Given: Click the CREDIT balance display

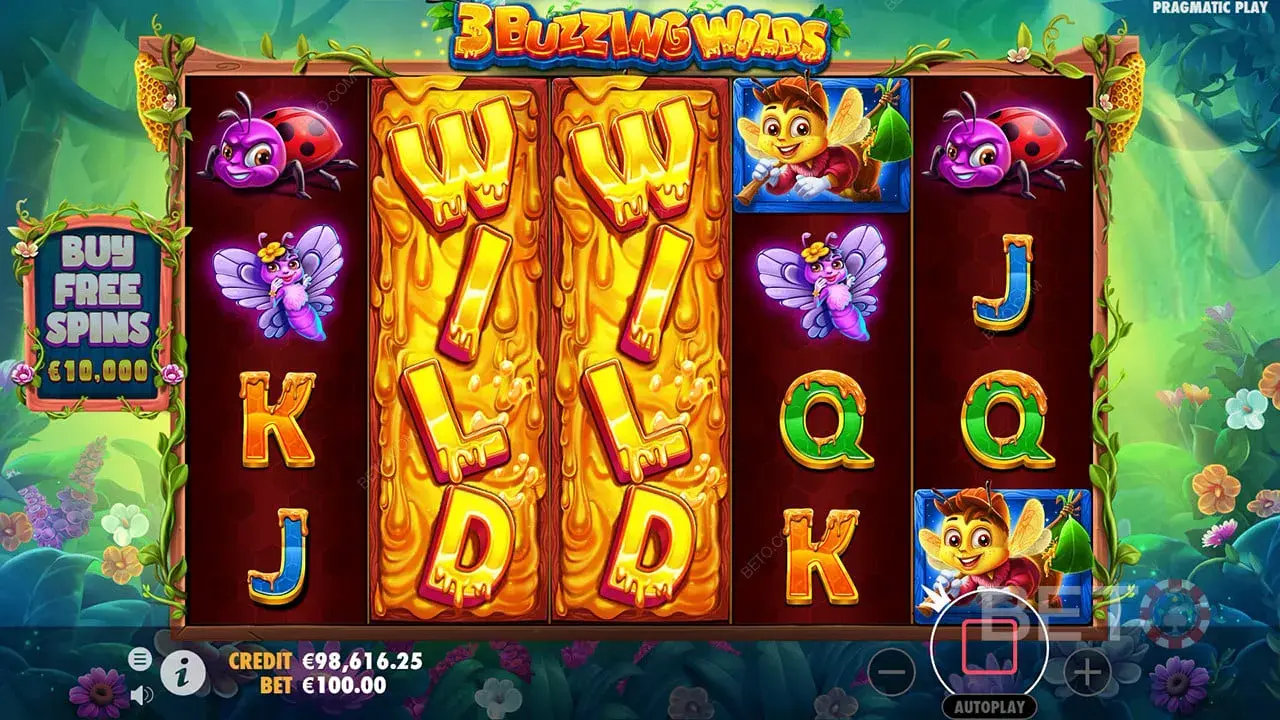Looking at the screenshot, I should tap(318, 662).
